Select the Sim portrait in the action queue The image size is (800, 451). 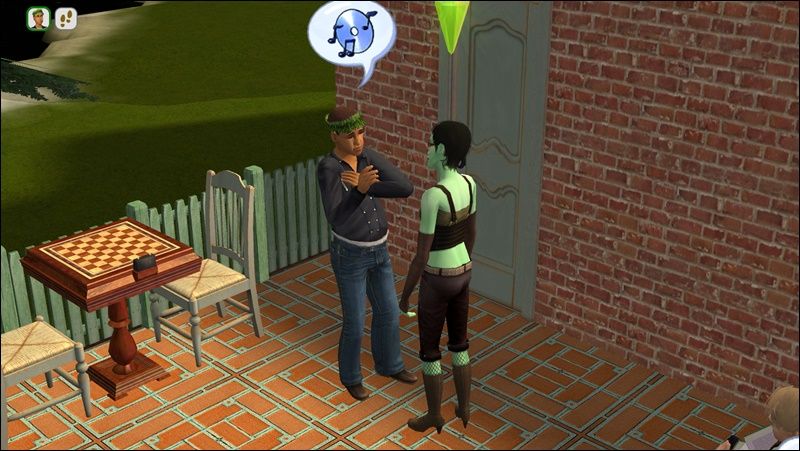[39, 17]
